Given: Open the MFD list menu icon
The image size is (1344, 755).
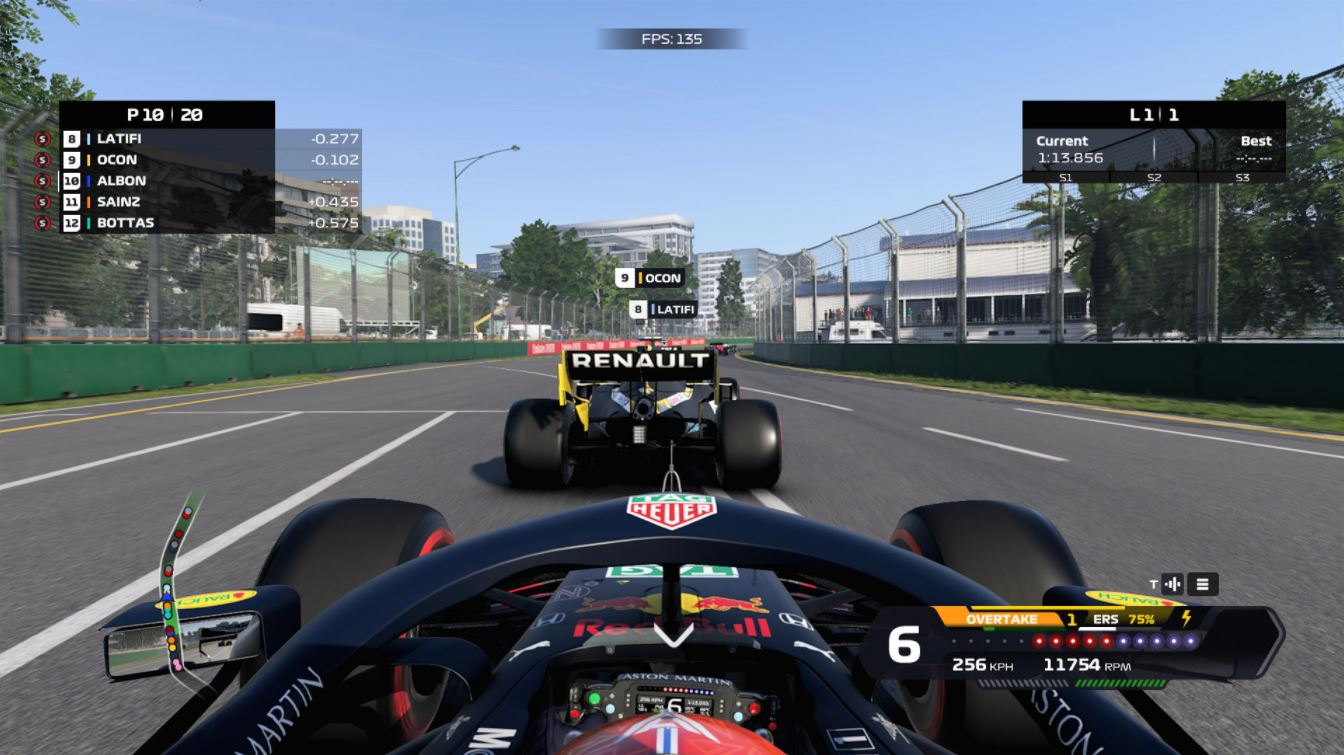Looking at the screenshot, I should [x=1203, y=582].
